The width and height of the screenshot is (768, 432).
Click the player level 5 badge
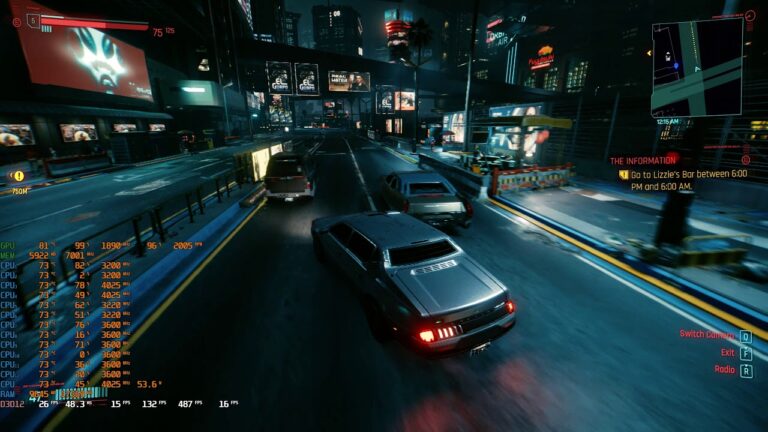pyautogui.click(x=33, y=19)
